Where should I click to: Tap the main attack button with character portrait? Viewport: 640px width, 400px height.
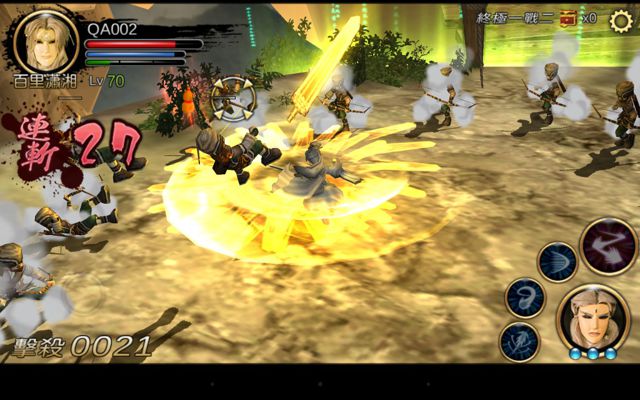click(593, 321)
